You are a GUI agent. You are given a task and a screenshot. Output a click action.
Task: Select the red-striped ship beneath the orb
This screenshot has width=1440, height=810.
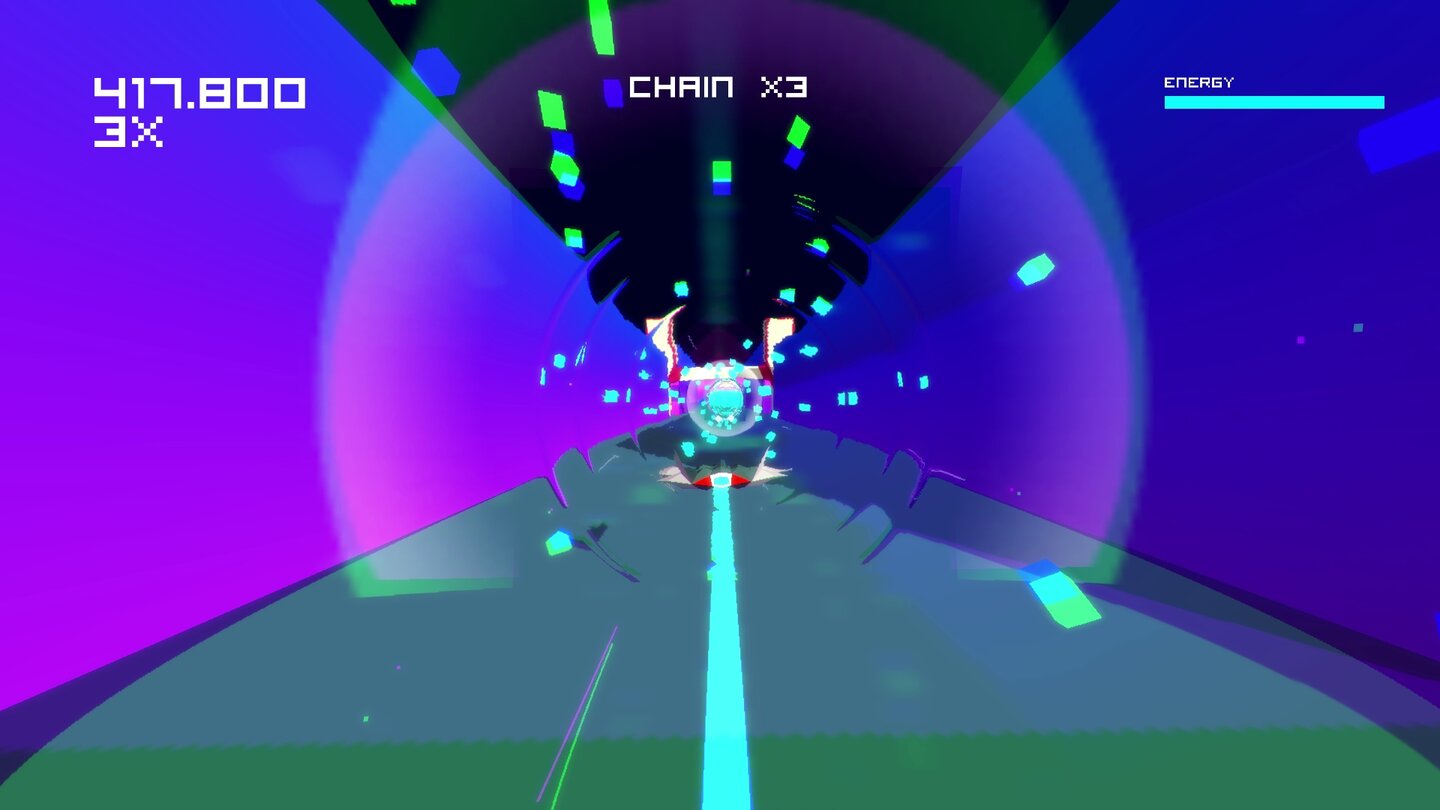[720, 478]
